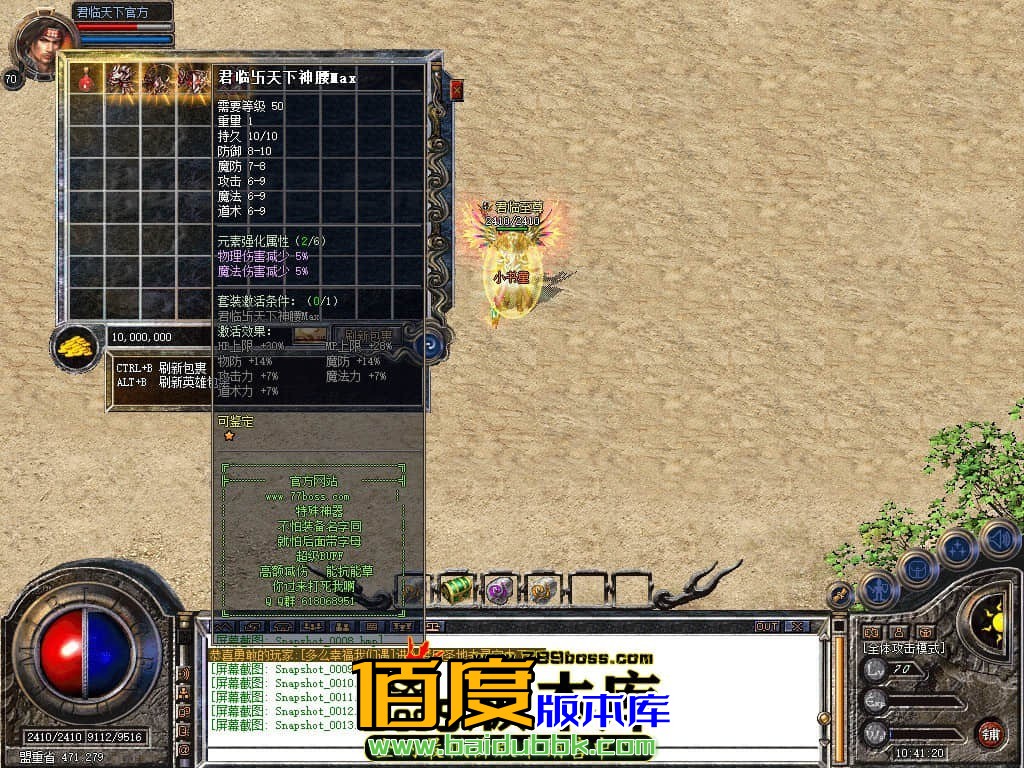
Task: Click the gold coin pile icon
Action: coord(74,346)
